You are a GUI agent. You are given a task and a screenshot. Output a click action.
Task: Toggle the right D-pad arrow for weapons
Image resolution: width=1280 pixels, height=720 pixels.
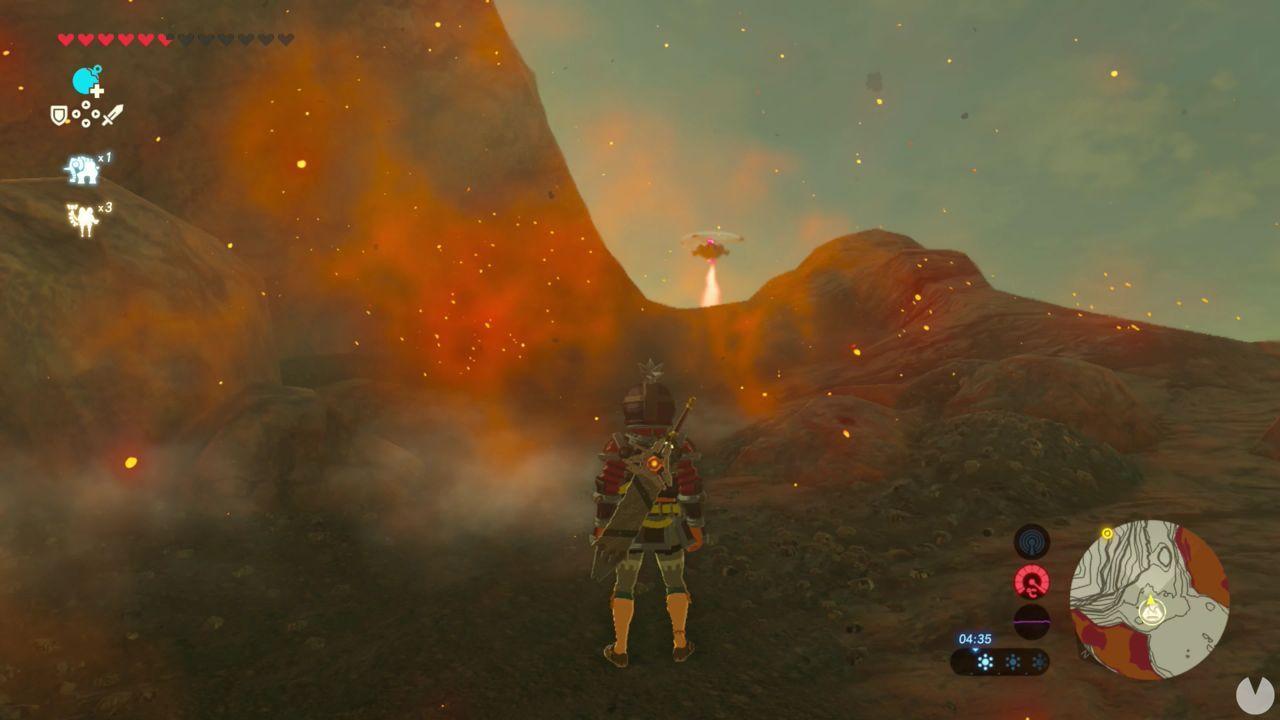94,114
